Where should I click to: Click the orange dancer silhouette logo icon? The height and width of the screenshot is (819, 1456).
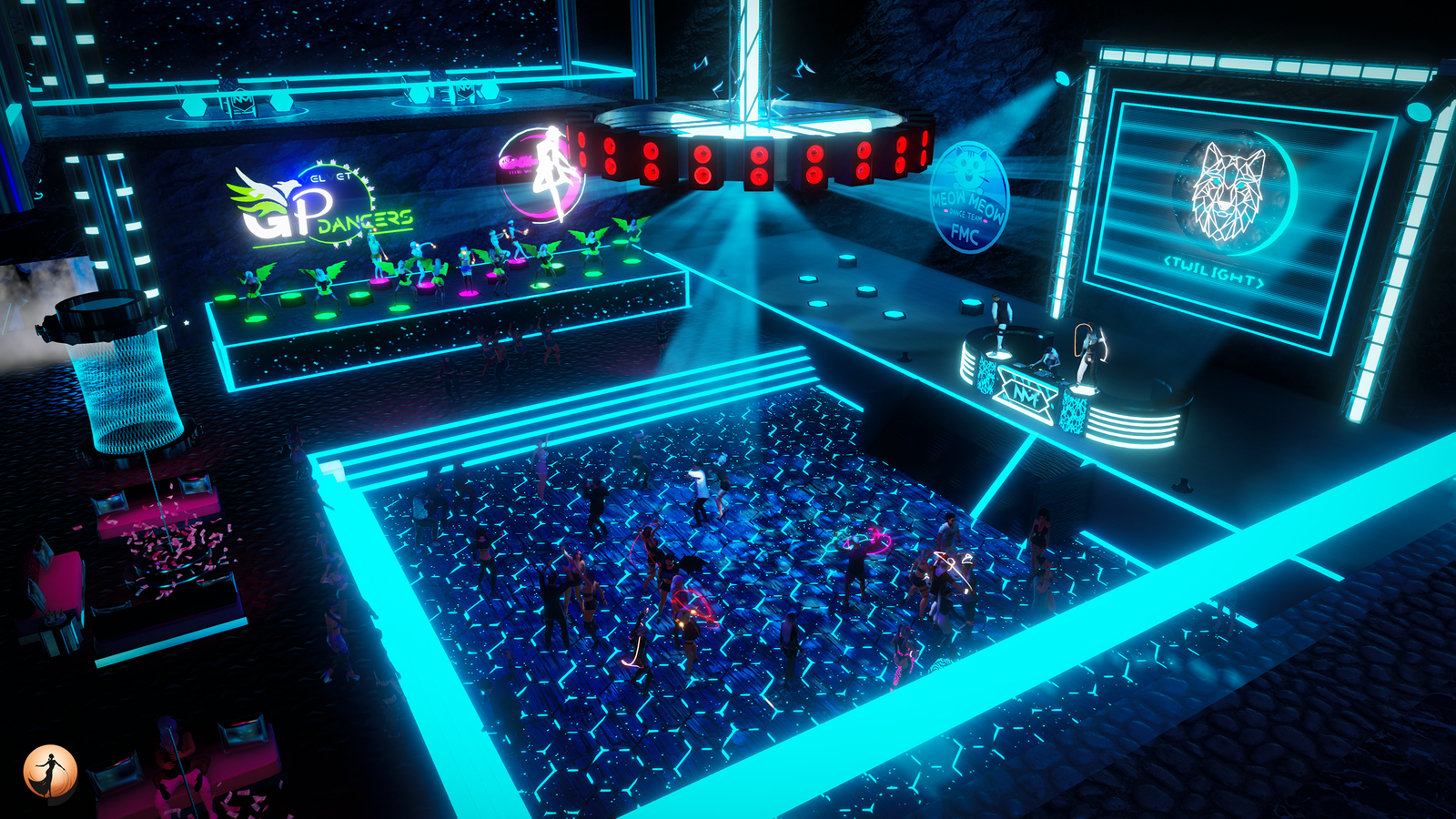(50, 773)
